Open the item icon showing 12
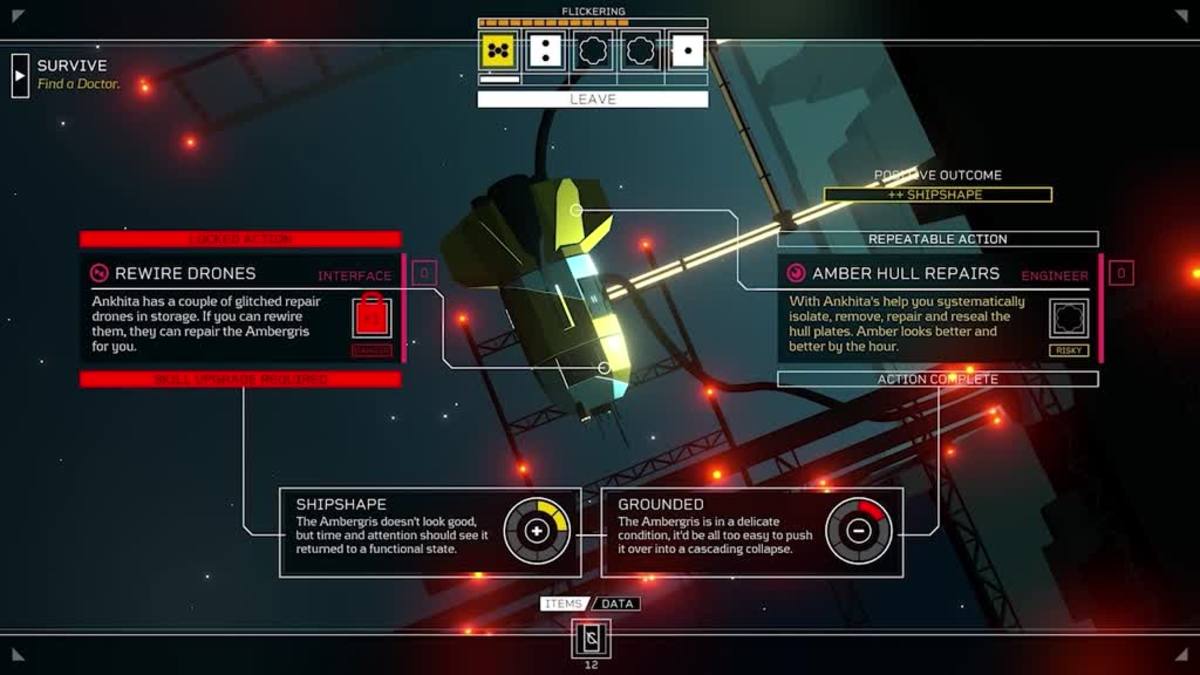 tap(591, 639)
